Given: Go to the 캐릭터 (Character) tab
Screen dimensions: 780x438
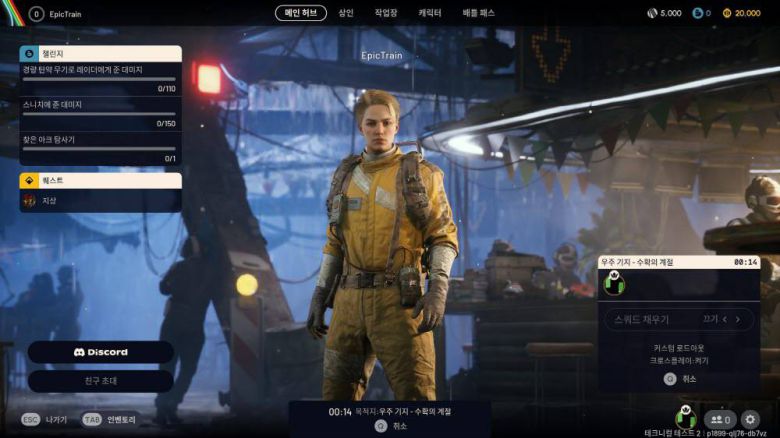Looking at the screenshot, I should click(x=430, y=13).
